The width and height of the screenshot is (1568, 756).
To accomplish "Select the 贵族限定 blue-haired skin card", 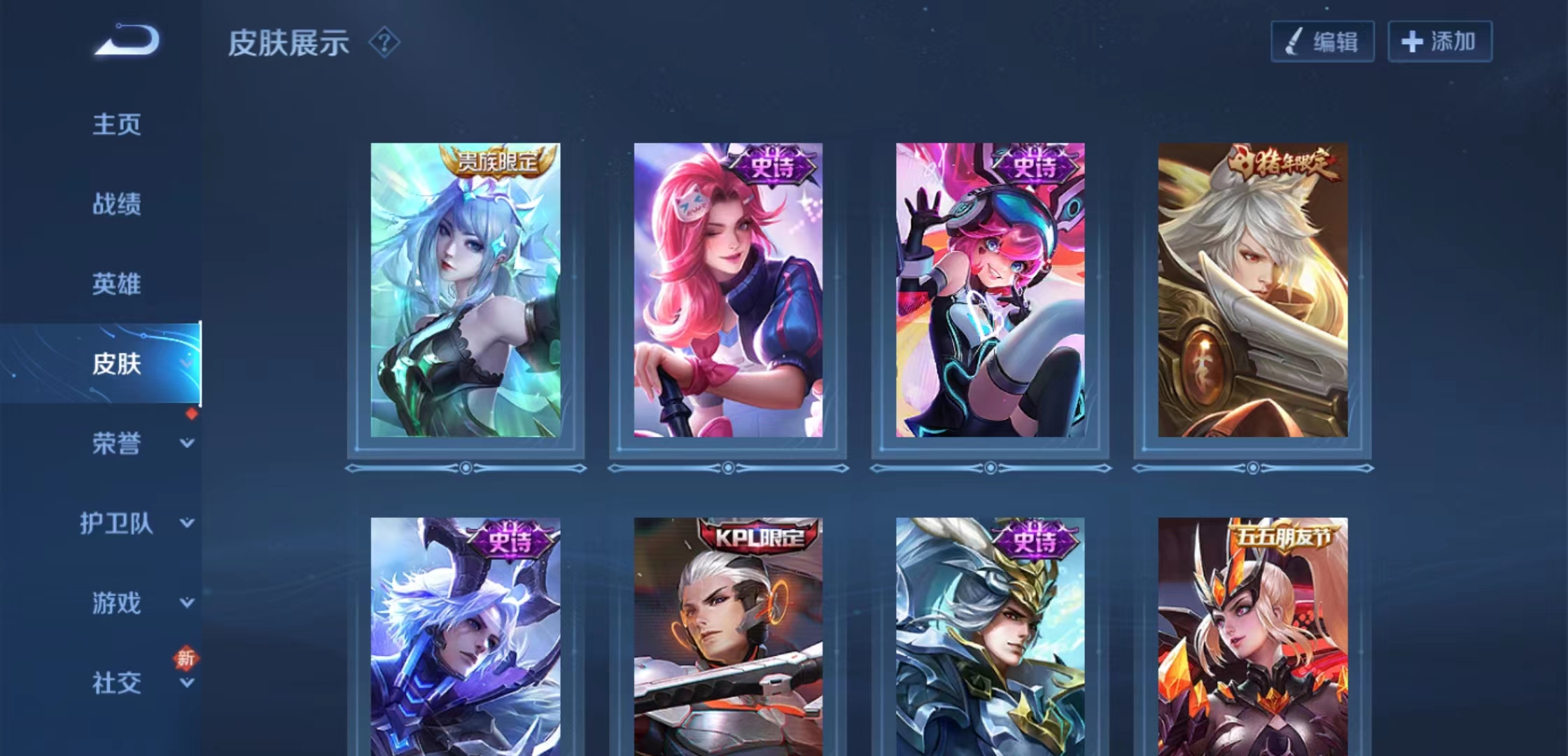I will (x=465, y=290).
